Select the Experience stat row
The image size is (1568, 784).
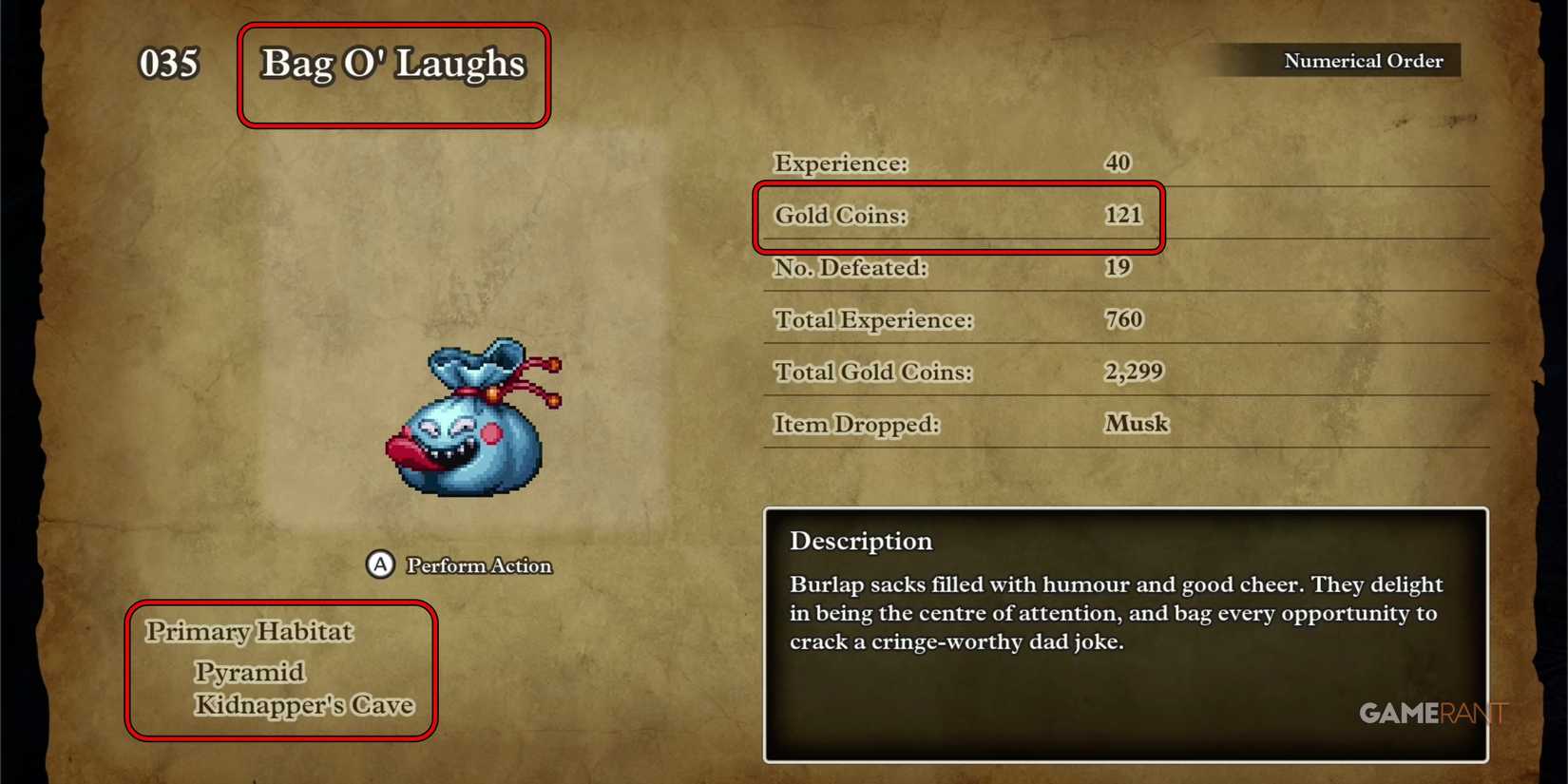point(950,163)
